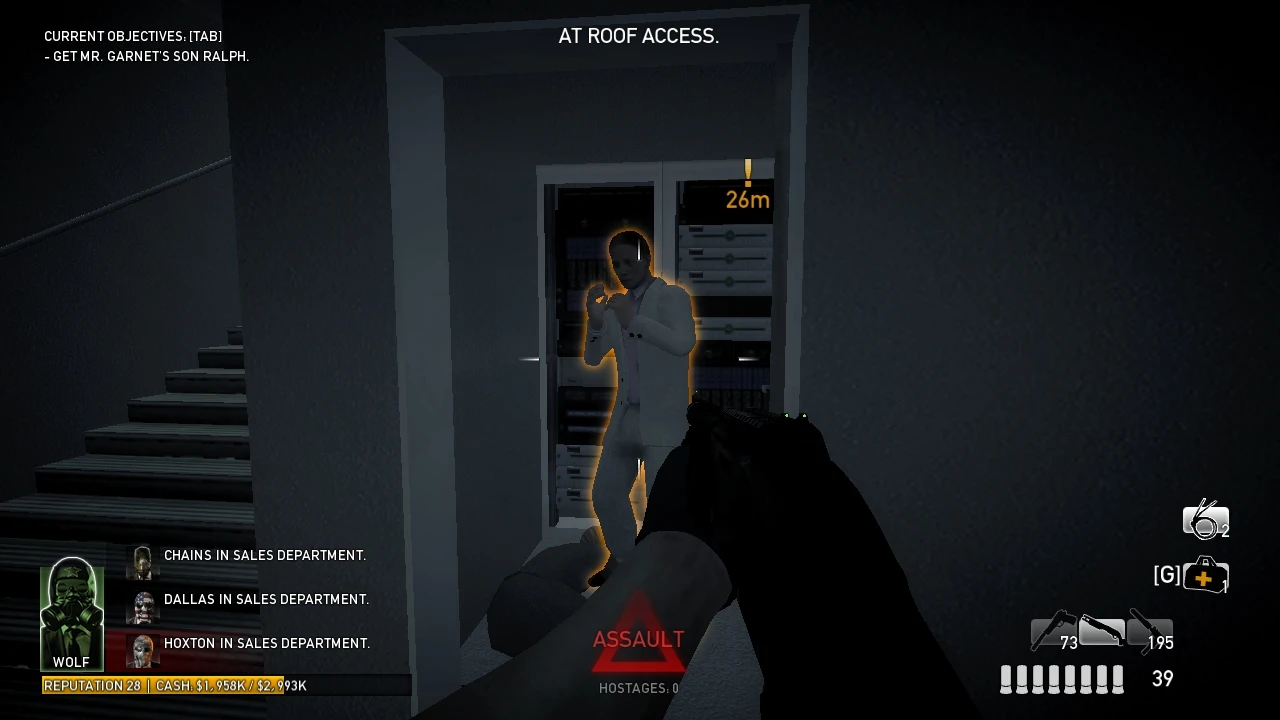Select the pistol weapon icon showing 73 ammo
The image size is (1280, 720).
[x=1052, y=632]
